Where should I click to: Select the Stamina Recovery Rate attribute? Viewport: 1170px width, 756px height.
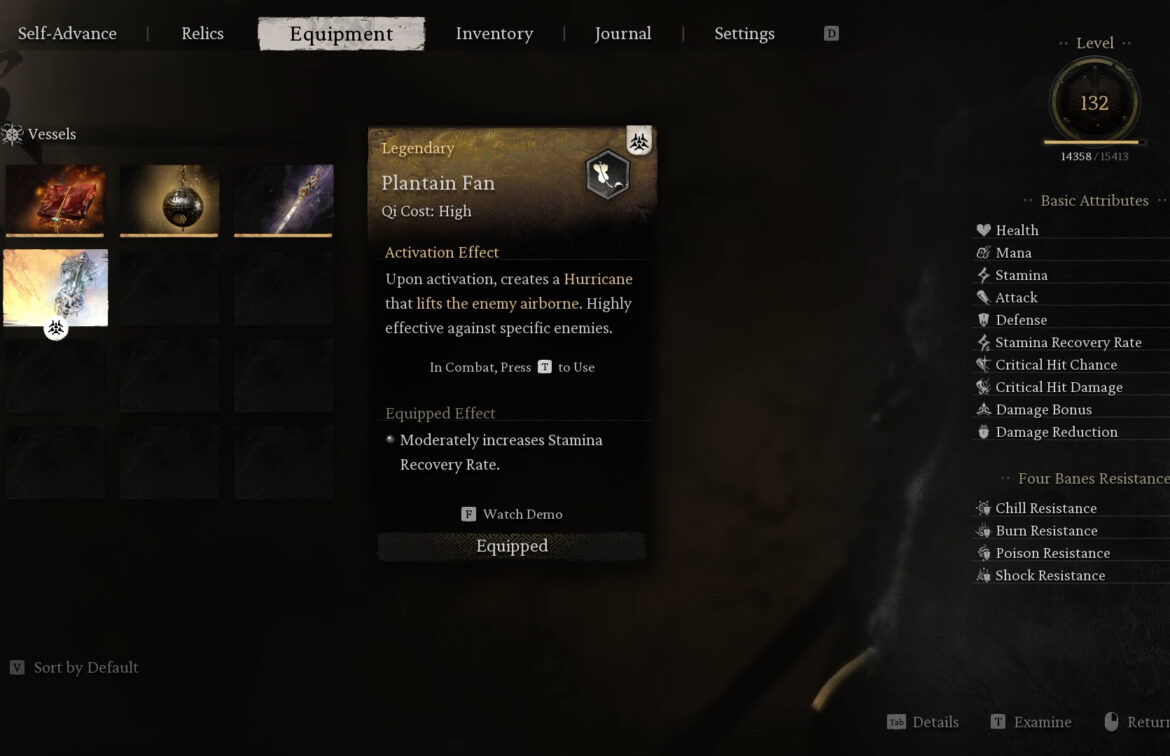pos(1067,342)
